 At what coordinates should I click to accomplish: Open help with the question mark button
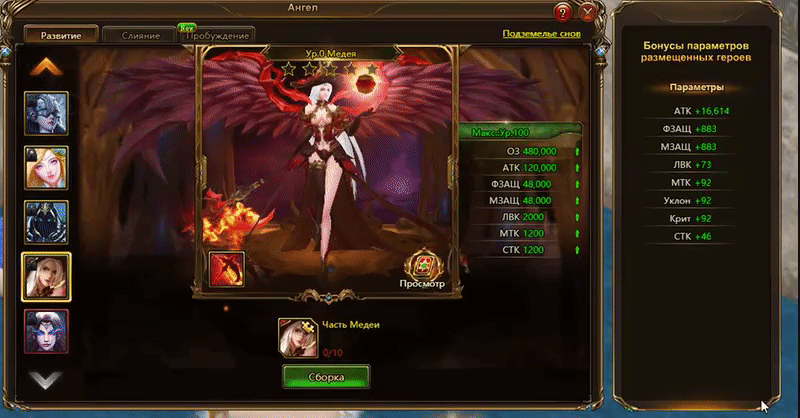pos(565,13)
